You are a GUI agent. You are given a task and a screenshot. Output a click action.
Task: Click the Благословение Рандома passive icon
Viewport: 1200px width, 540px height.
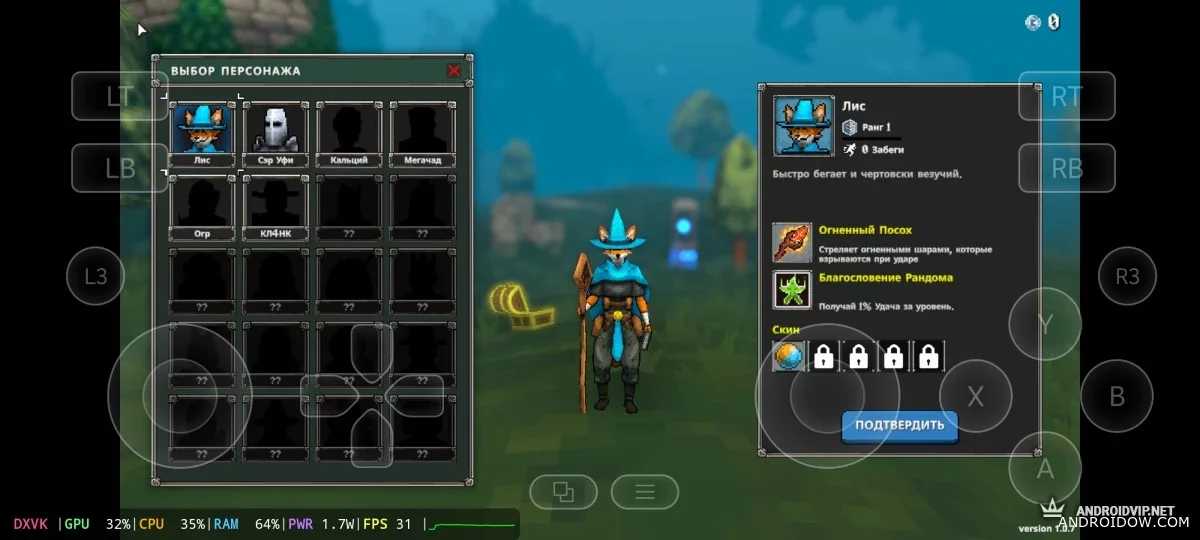point(792,290)
